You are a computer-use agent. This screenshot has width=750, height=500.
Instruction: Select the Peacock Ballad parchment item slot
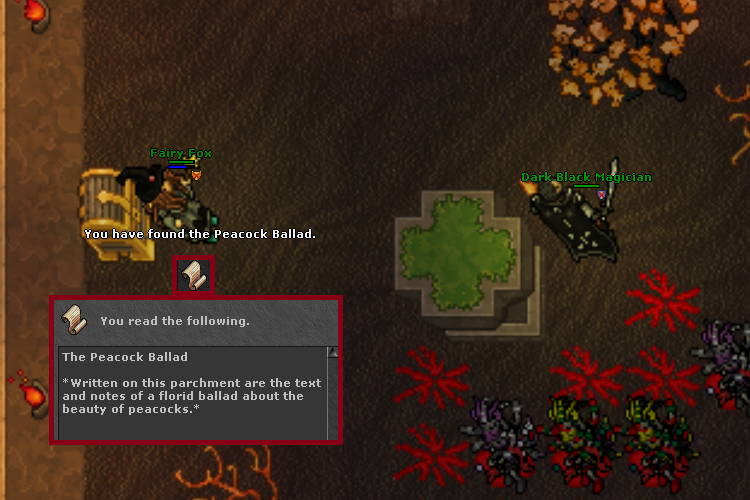point(194,276)
